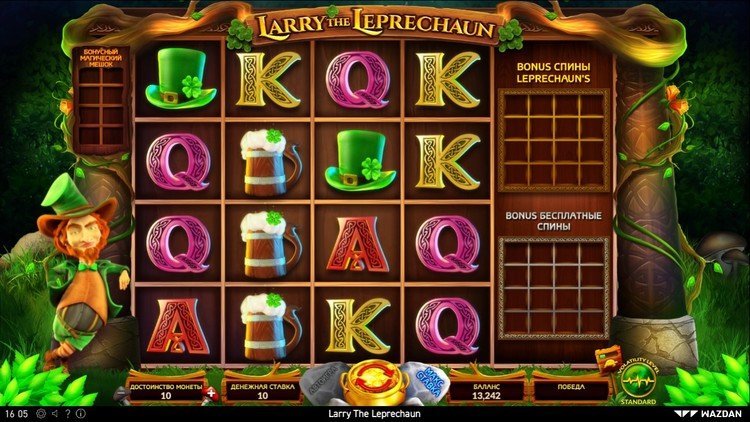Open the money bet panel
This screenshot has width=750, height=422.
262,389
